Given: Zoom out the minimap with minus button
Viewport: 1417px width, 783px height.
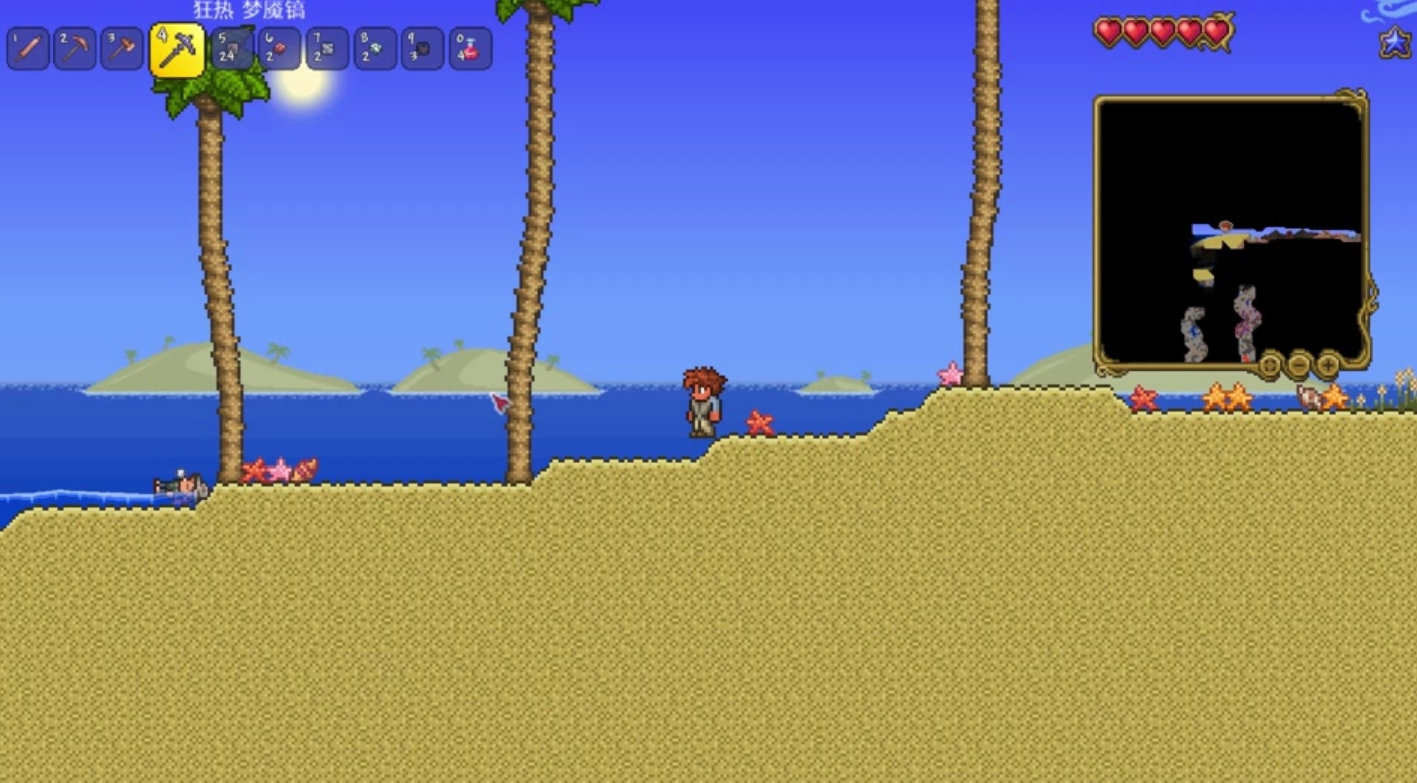Looking at the screenshot, I should (1299, 364).
